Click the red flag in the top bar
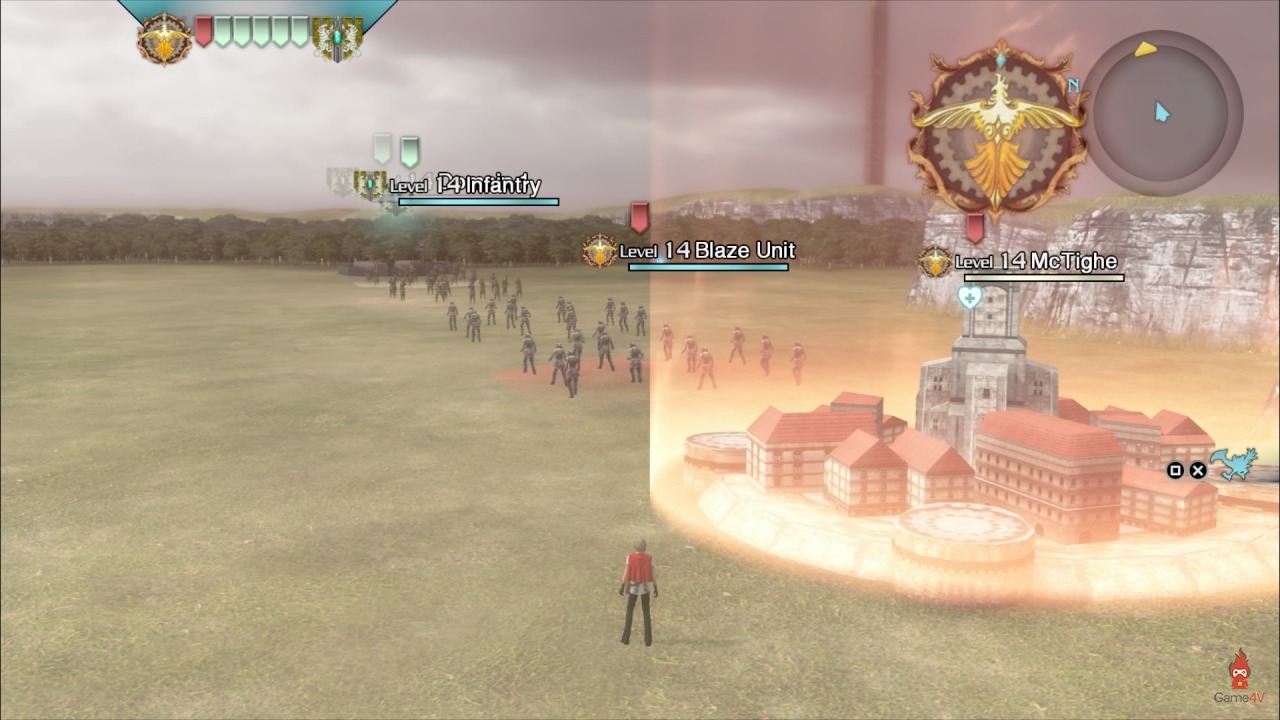This screenshot has height=720, width=1280. pos(204,31)
